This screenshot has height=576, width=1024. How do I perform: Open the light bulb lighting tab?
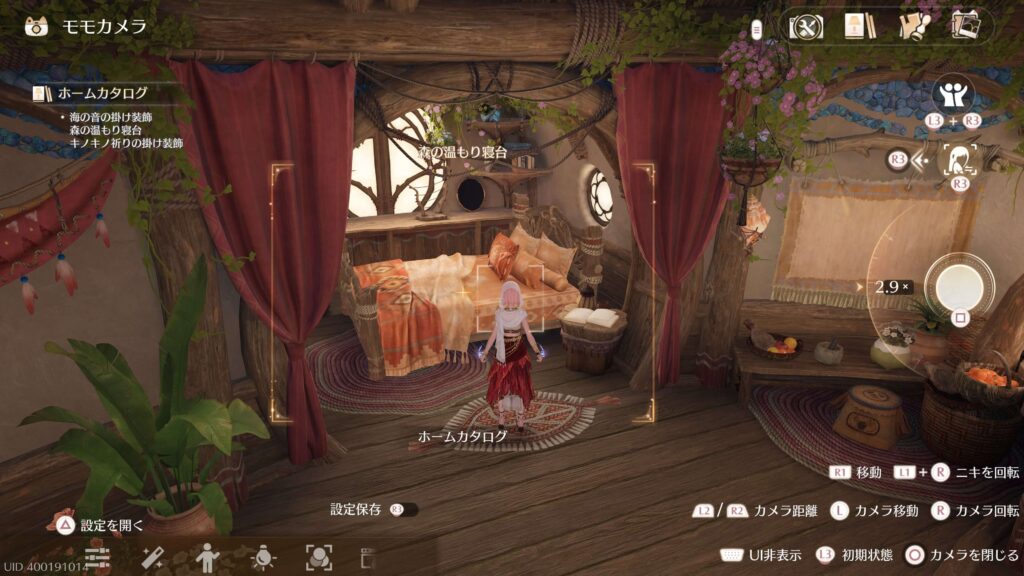(263, 556)
